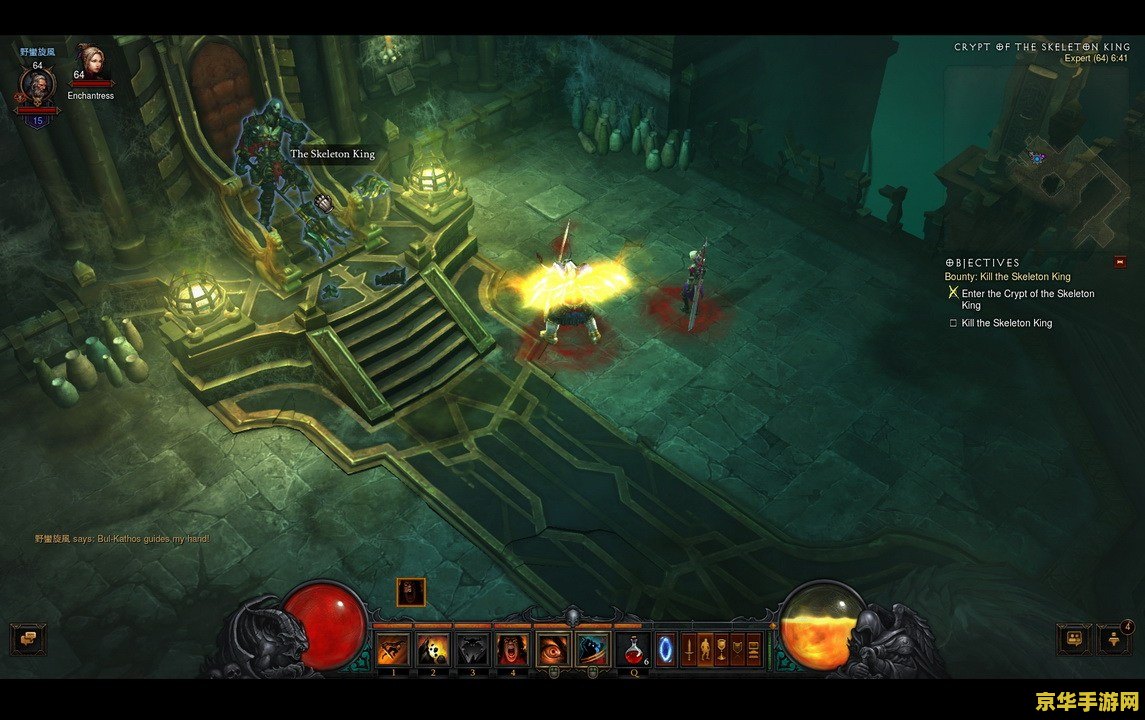
Task: Open the shield banner menu button
Action: (738, 650)
